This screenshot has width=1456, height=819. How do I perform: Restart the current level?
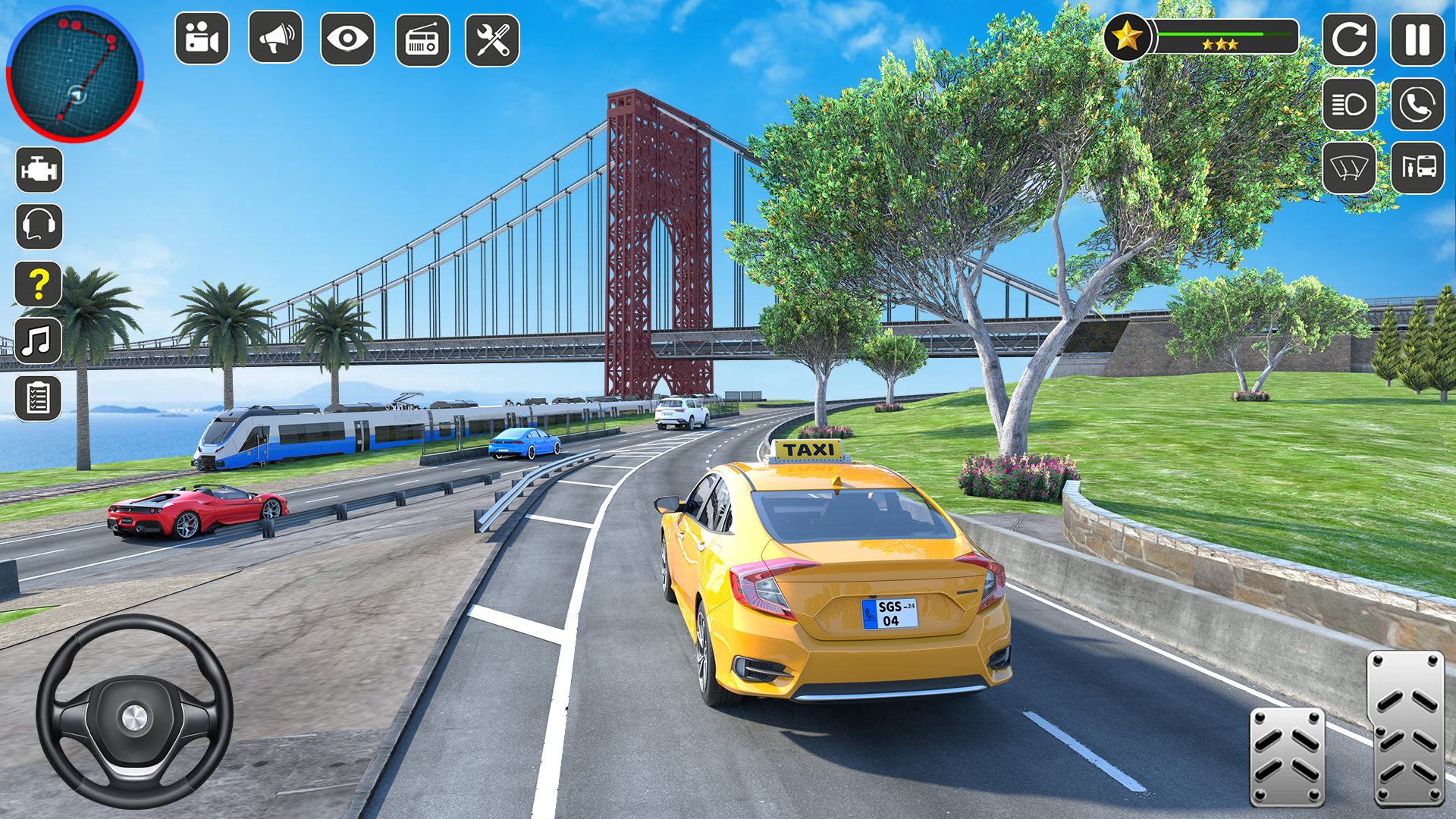pyautogui.click(x=1350, y=40)
